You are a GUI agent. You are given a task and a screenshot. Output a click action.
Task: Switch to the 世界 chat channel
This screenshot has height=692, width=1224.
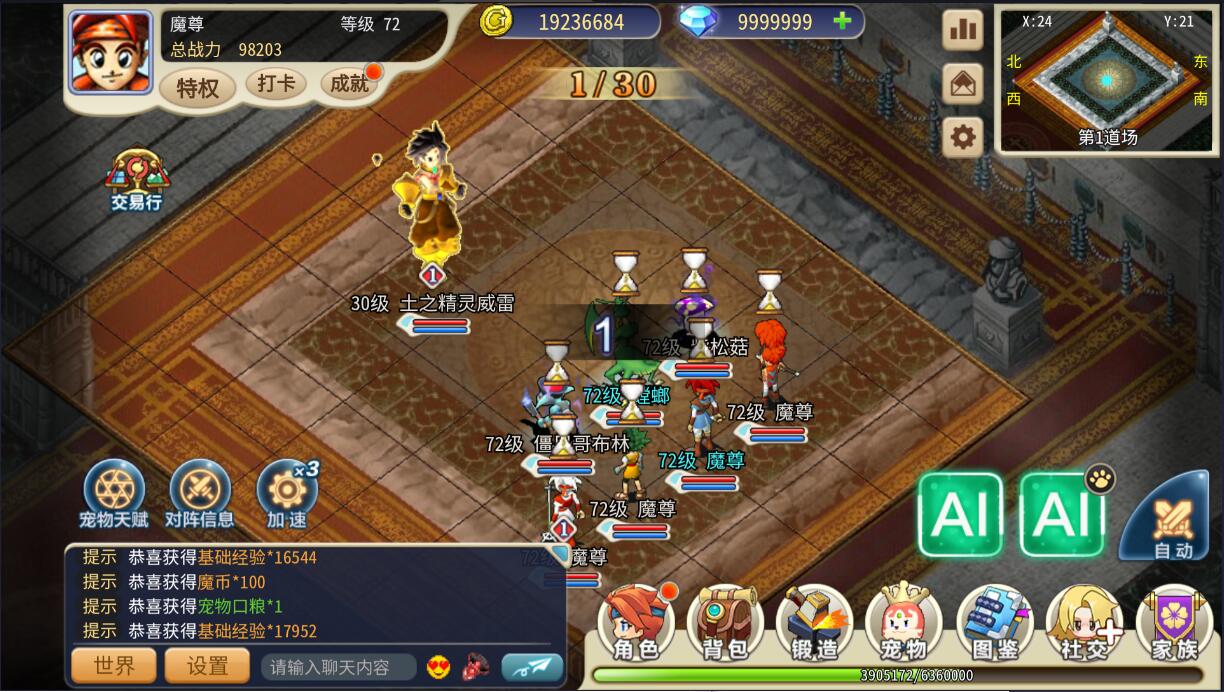pyautogui.click(x=113, y=666)
